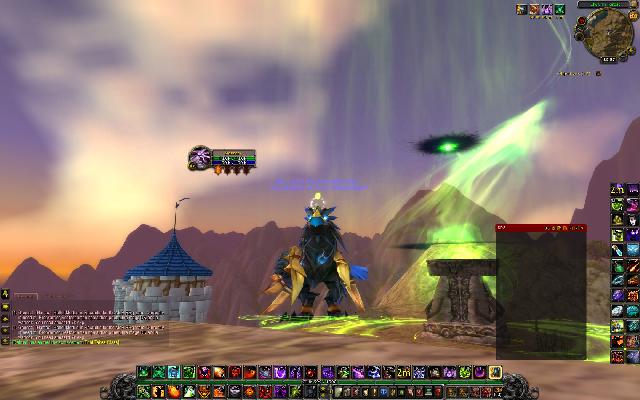Click the clock readout under the minimap
640x400 pixels.
pyautogui.click(x=608, y=61)
